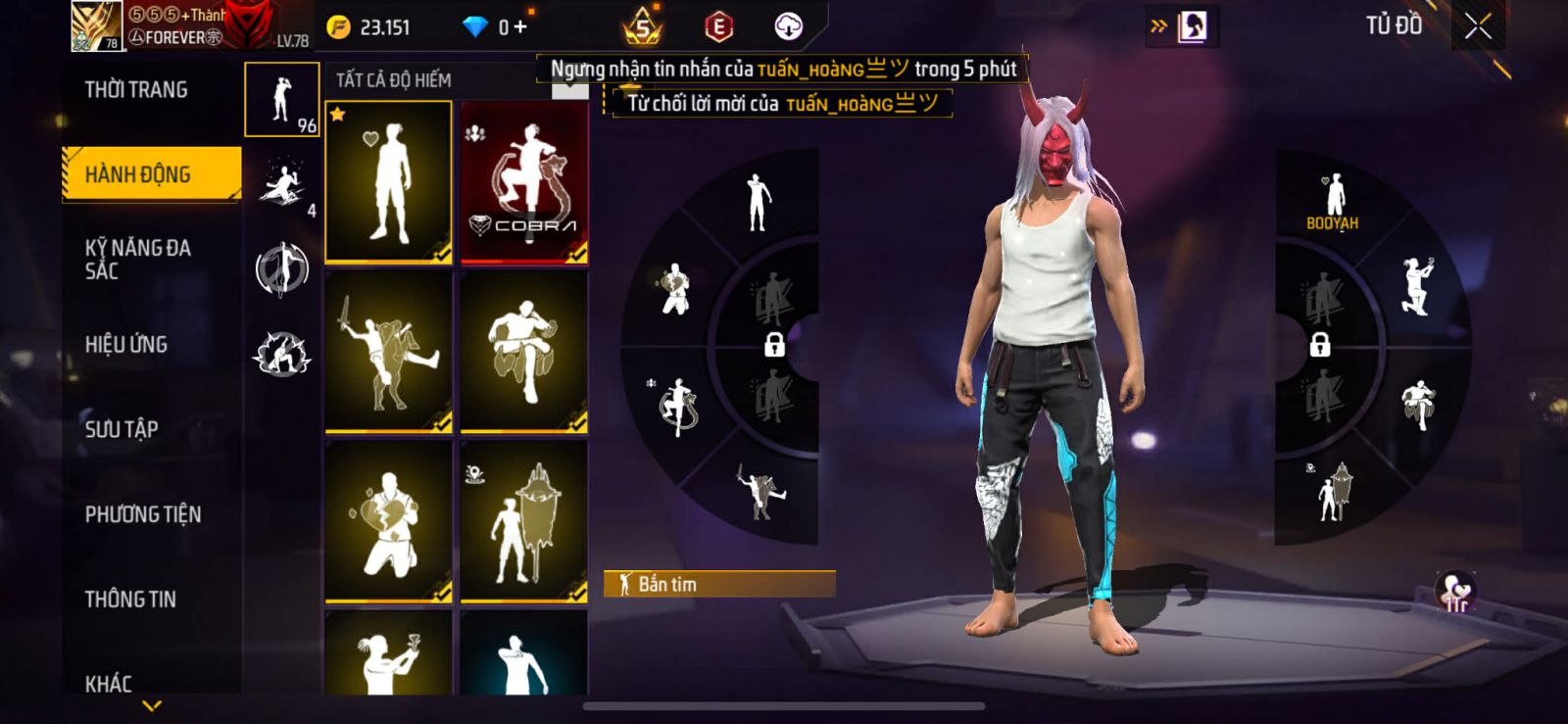Select the broken heart kneeling emote
This screenshot has height=724, width=1568.
(x=388, y=521)
